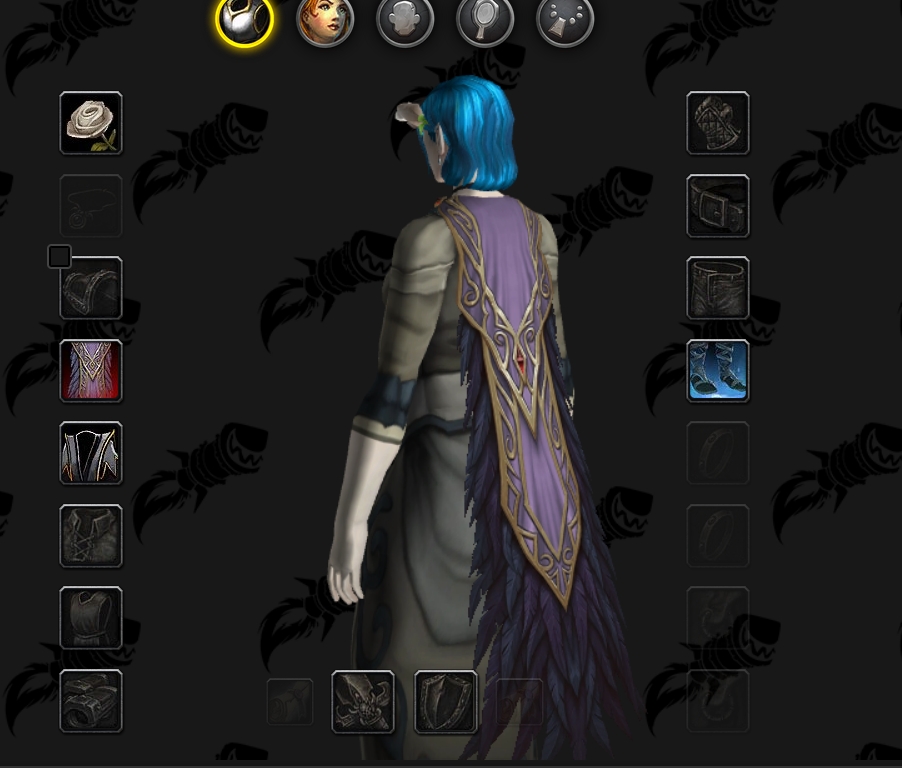Toggle the small checkbox beside the shoulder slot
902x768 pixels.
(x=59, y=257)
